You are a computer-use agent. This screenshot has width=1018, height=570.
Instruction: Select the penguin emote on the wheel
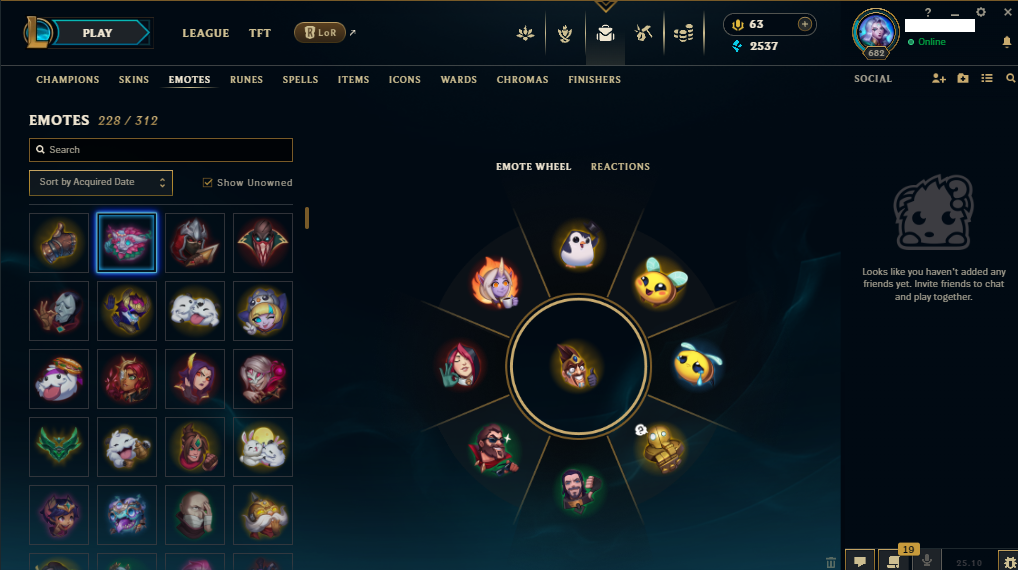coord(579,245)
